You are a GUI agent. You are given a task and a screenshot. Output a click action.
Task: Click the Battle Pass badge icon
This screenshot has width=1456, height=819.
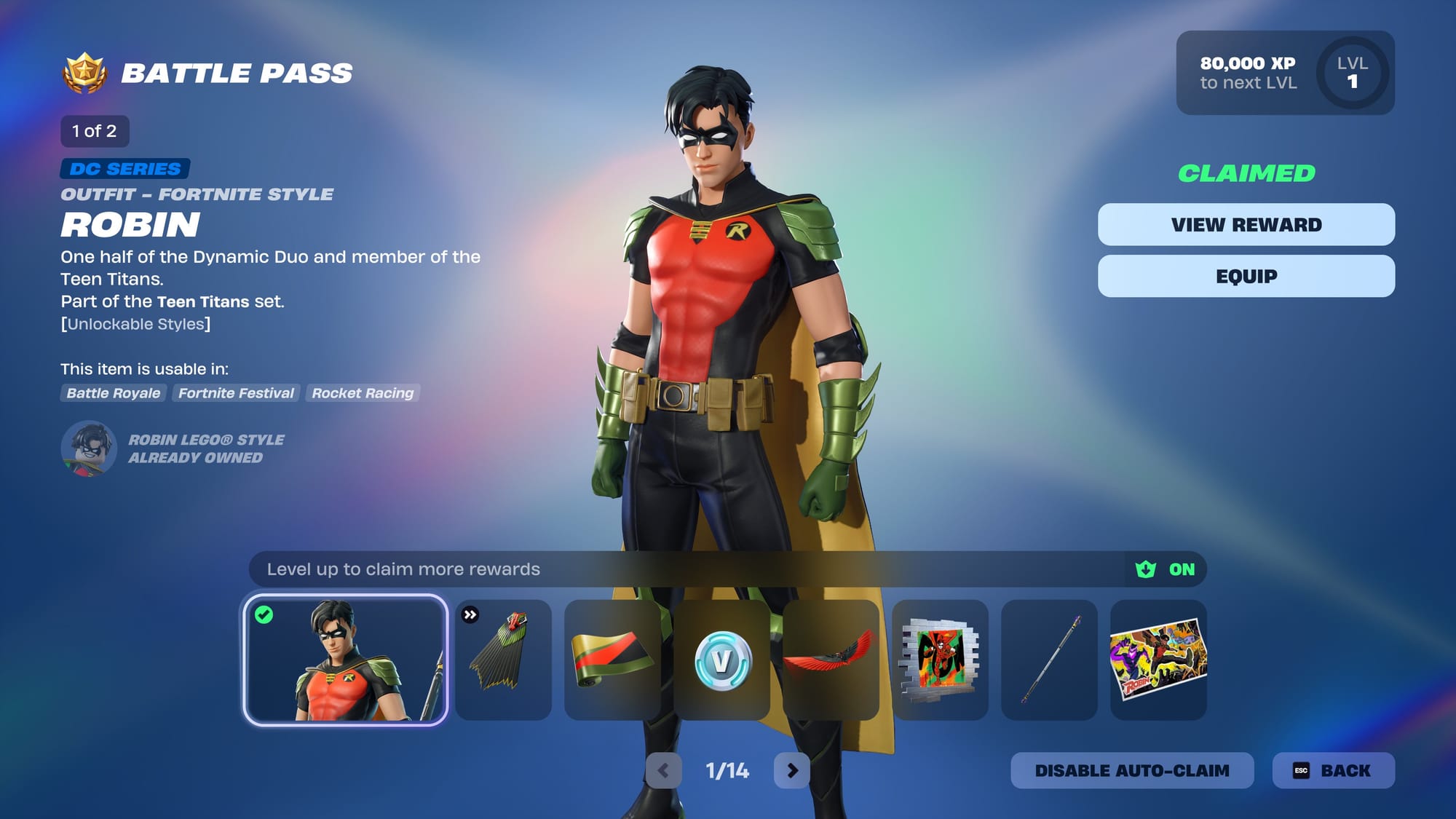[x=85, y=73]
